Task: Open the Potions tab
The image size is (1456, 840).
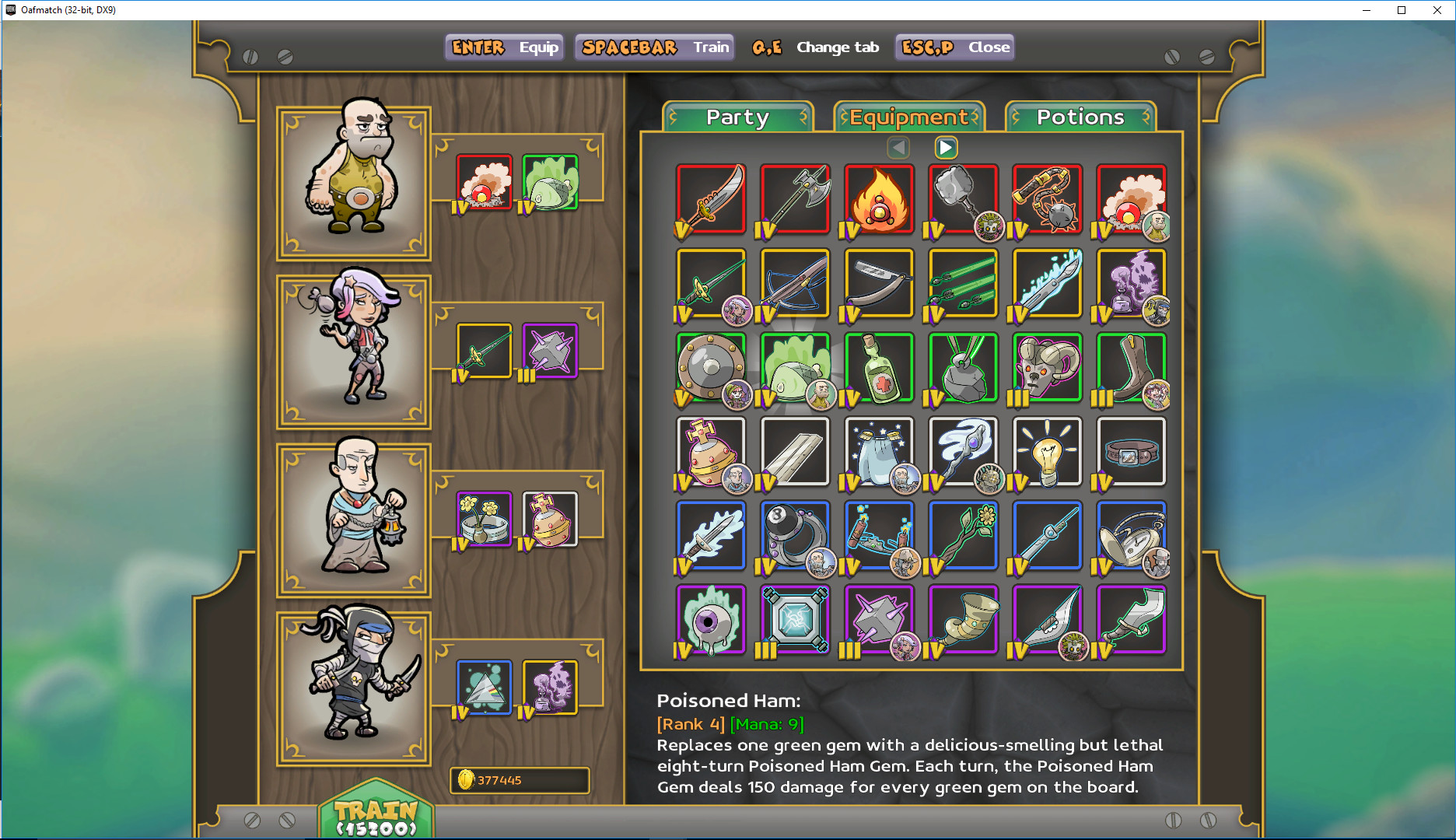Action: tap(1080, 117)
